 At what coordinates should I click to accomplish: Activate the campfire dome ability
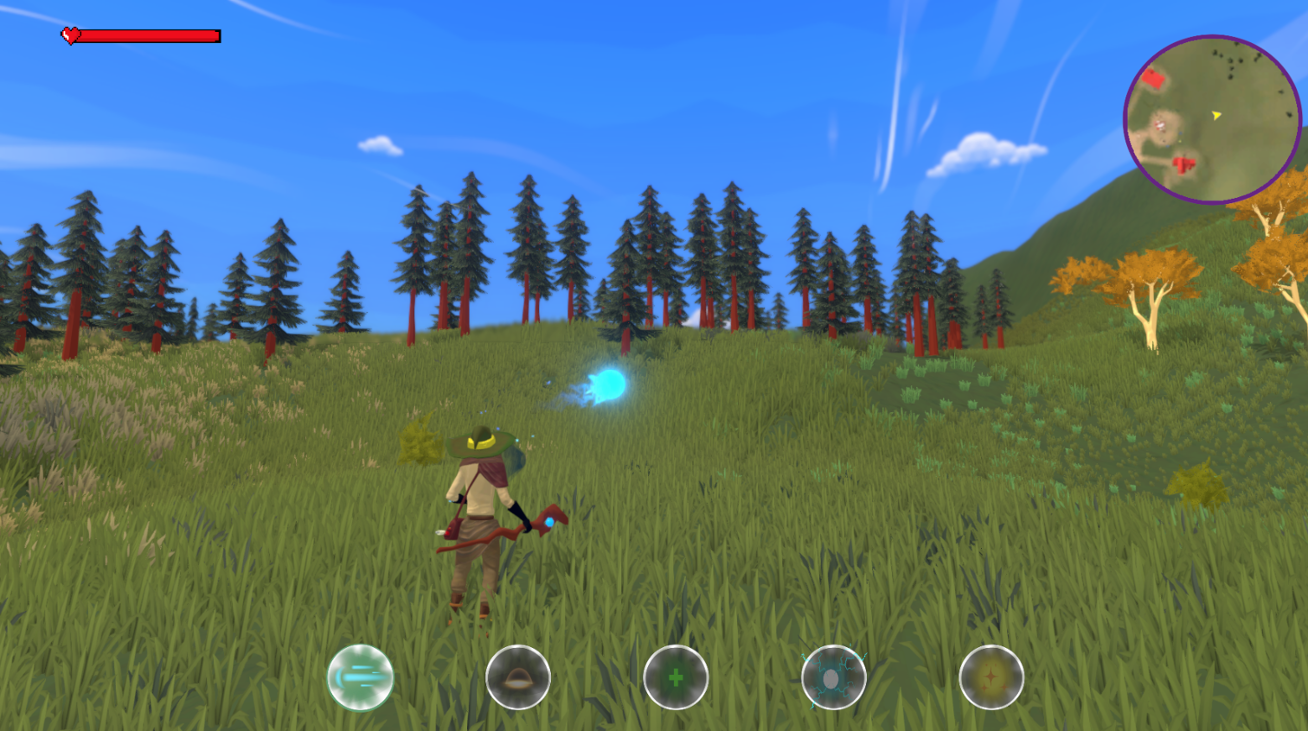coord(518,678)
